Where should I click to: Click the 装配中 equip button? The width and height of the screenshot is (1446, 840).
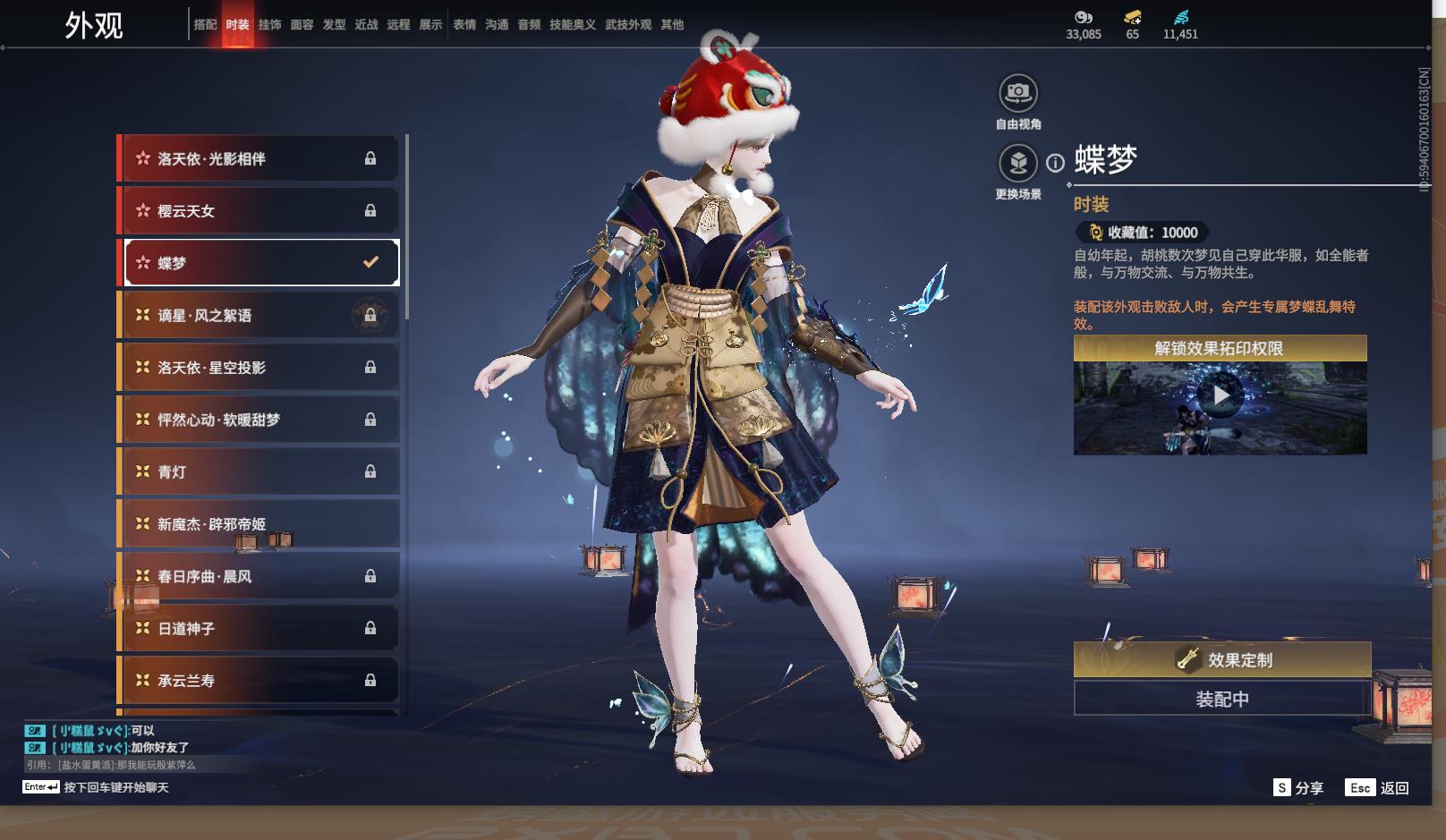[x=1222, y=699]
